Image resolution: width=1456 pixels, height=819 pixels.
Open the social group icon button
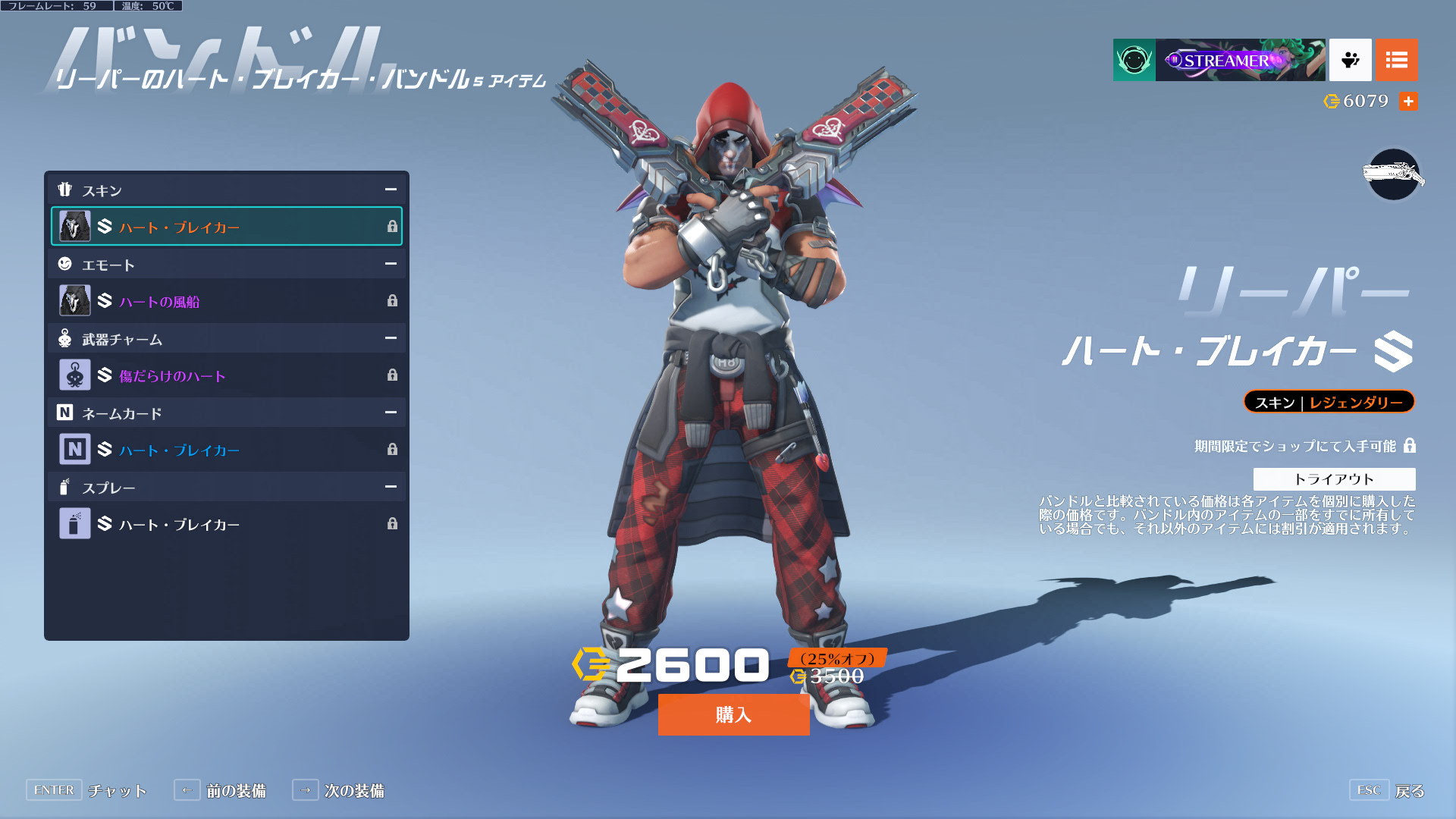pos(1350,60)
